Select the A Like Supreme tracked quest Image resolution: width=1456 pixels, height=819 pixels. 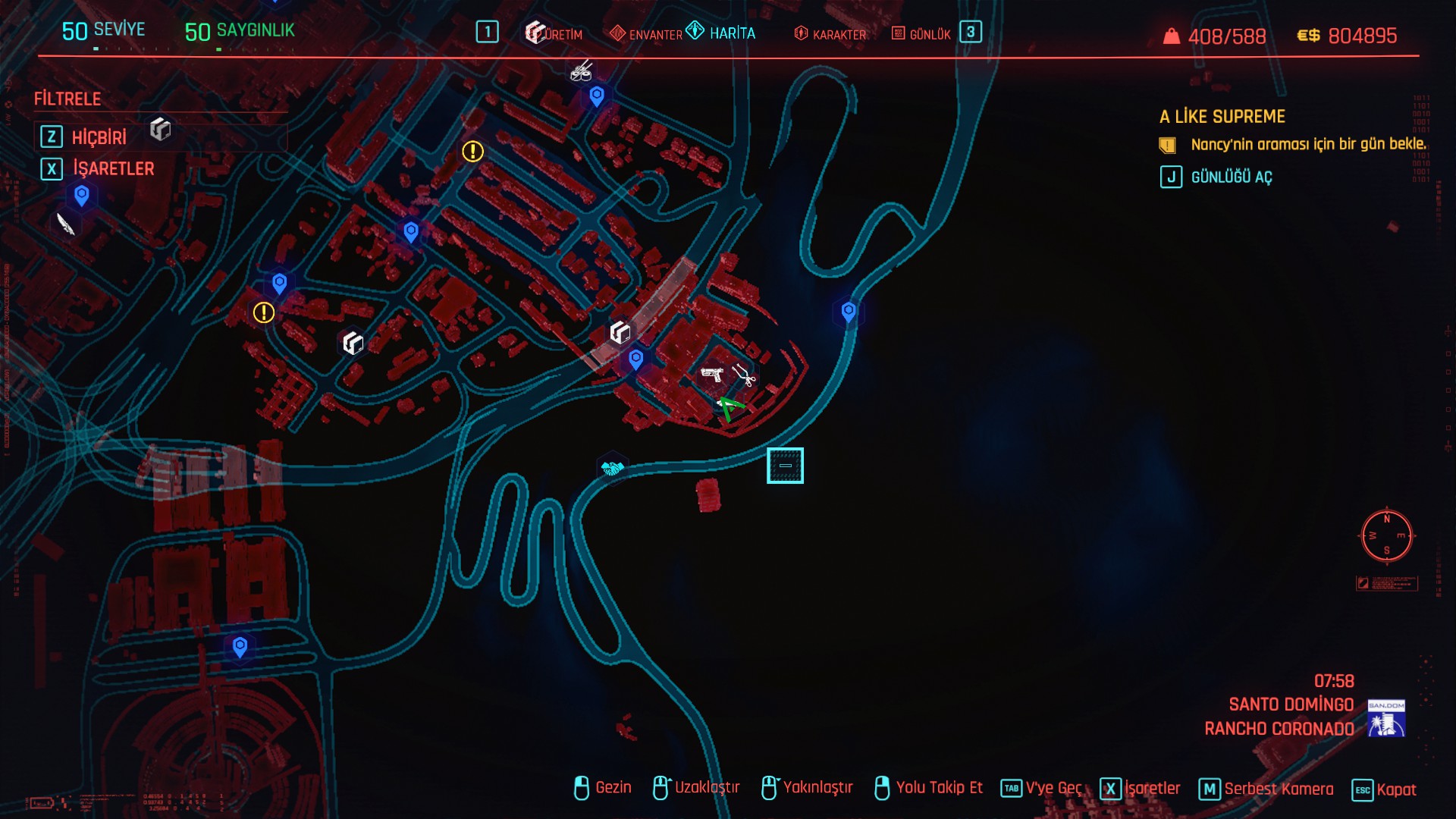pos(1222,117)
